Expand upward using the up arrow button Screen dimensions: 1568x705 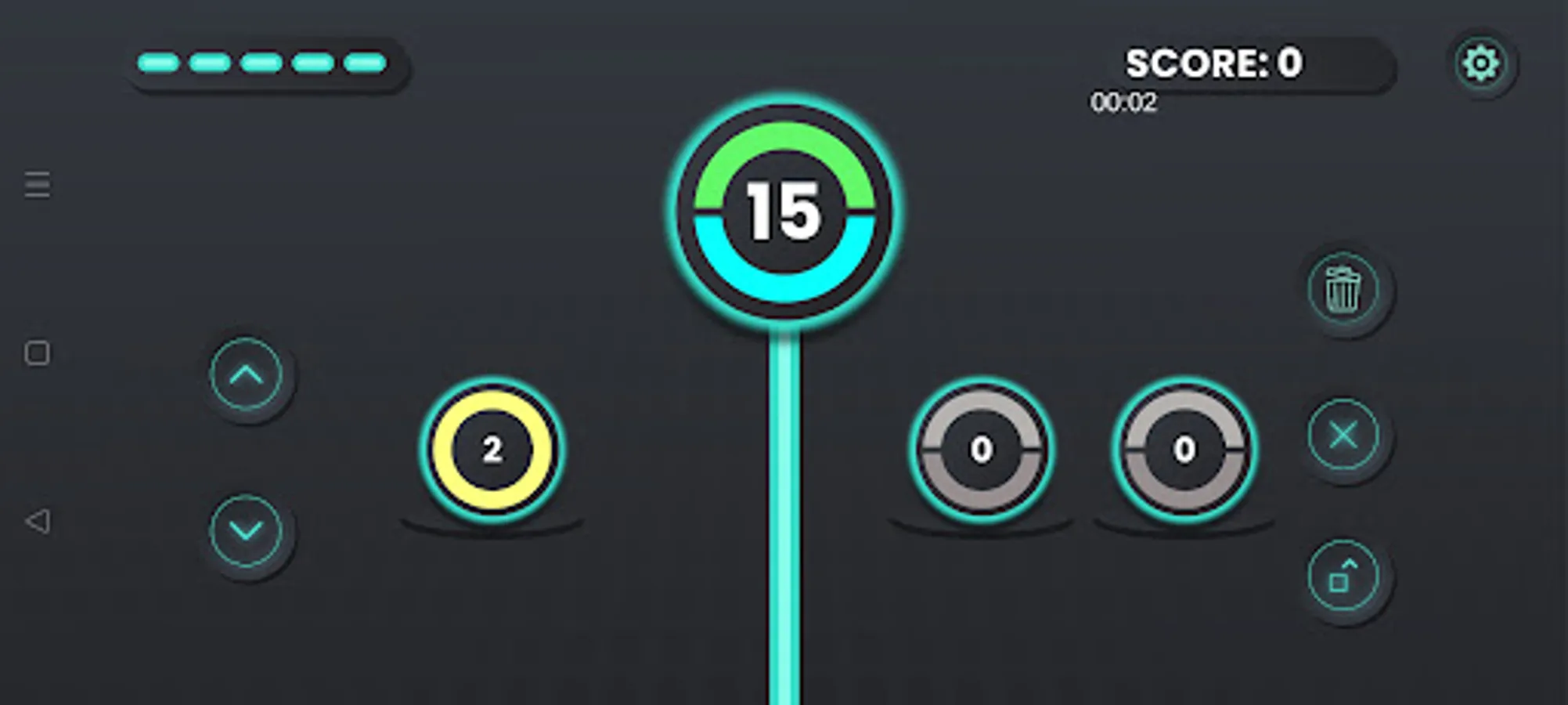tap(245, 376)
